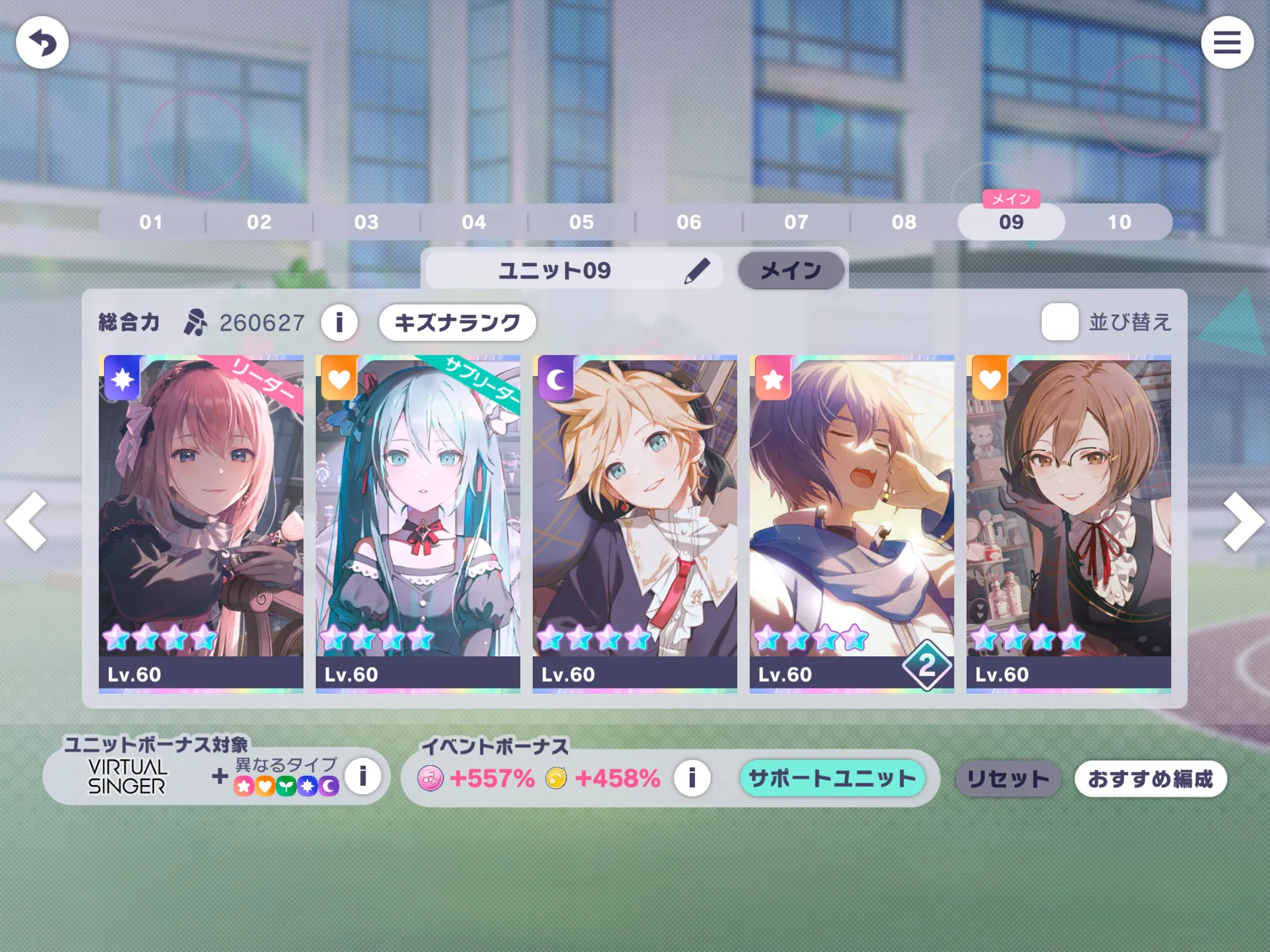Screen dimensions: 1270x952
Task: Go to the next unit with the right arrow
Action: point(1243,521)
